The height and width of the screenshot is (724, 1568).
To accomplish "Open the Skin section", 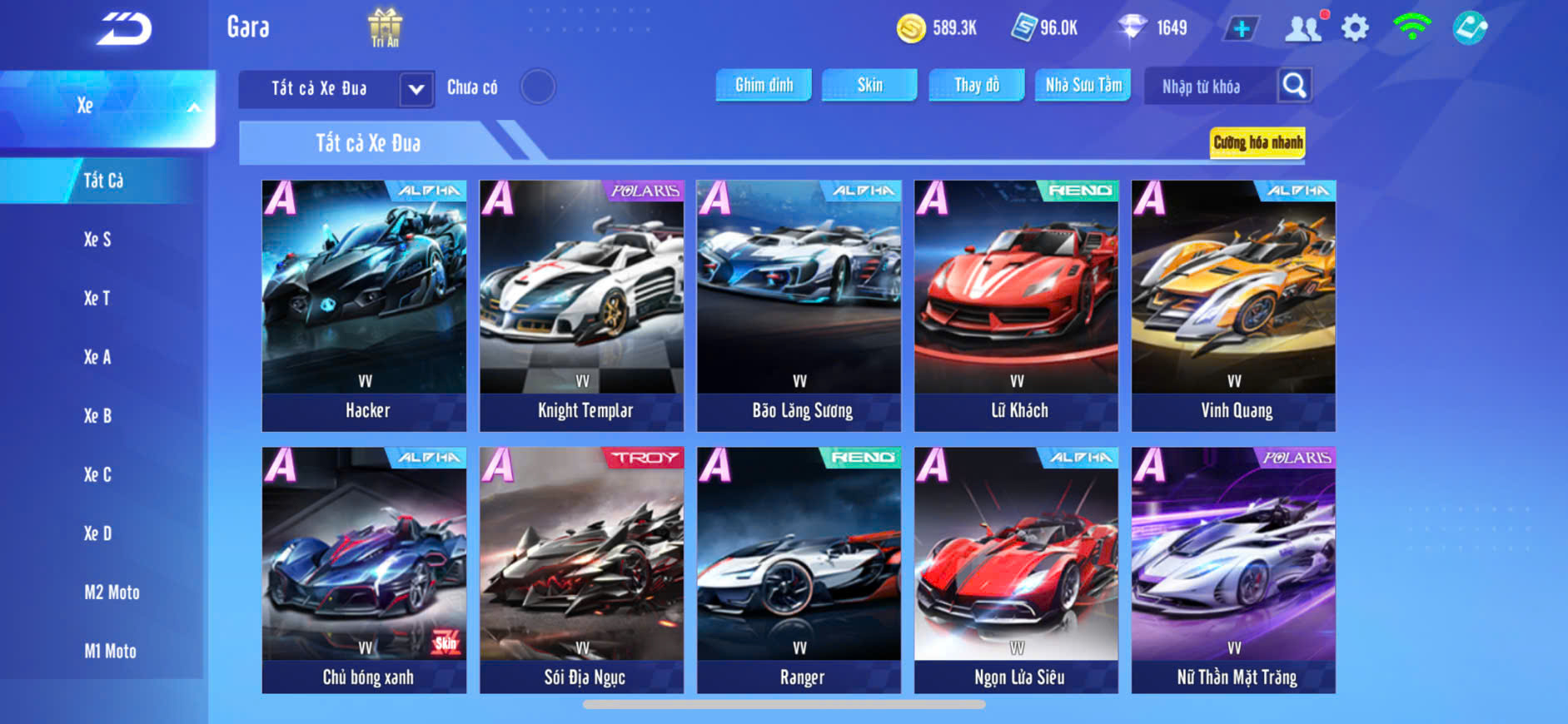I will 869,85.
